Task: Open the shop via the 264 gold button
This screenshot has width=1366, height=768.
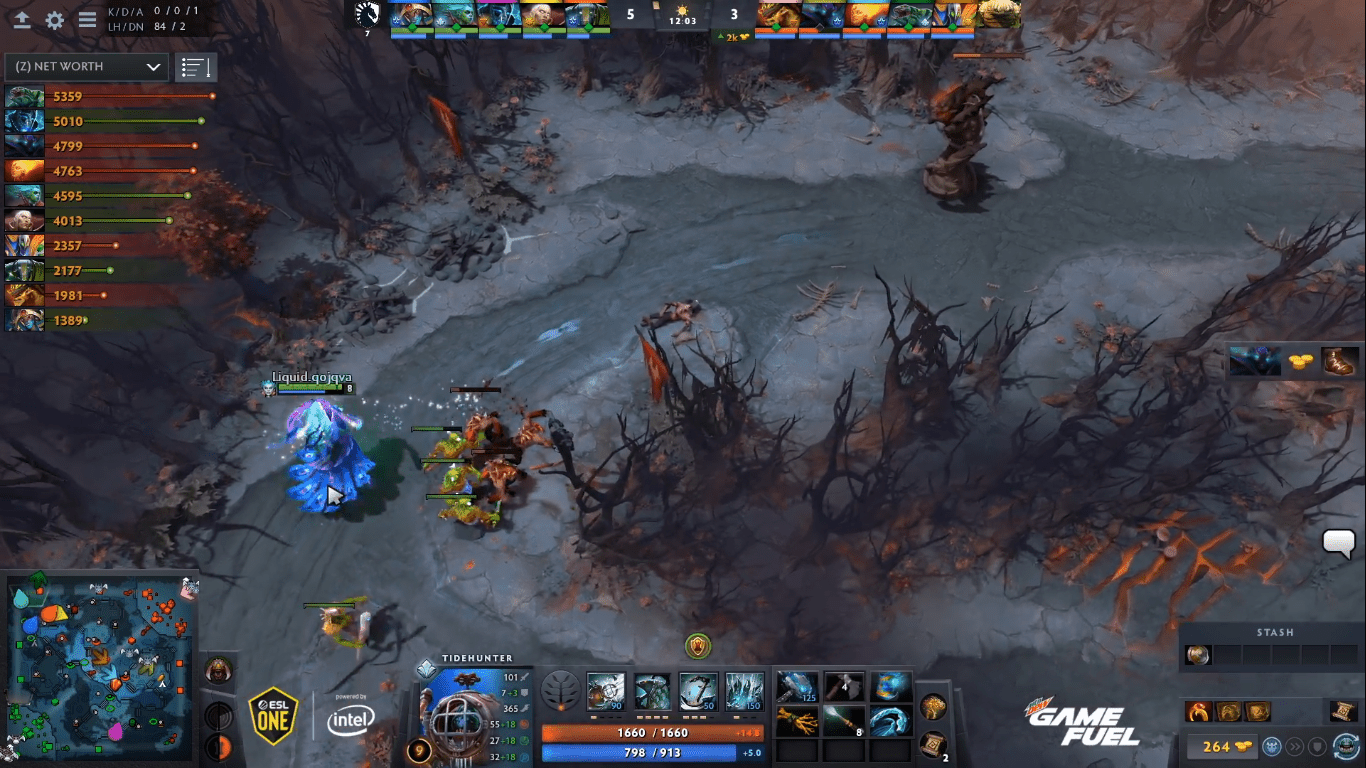Action: pyautogui.click(x=1217, y=747)
